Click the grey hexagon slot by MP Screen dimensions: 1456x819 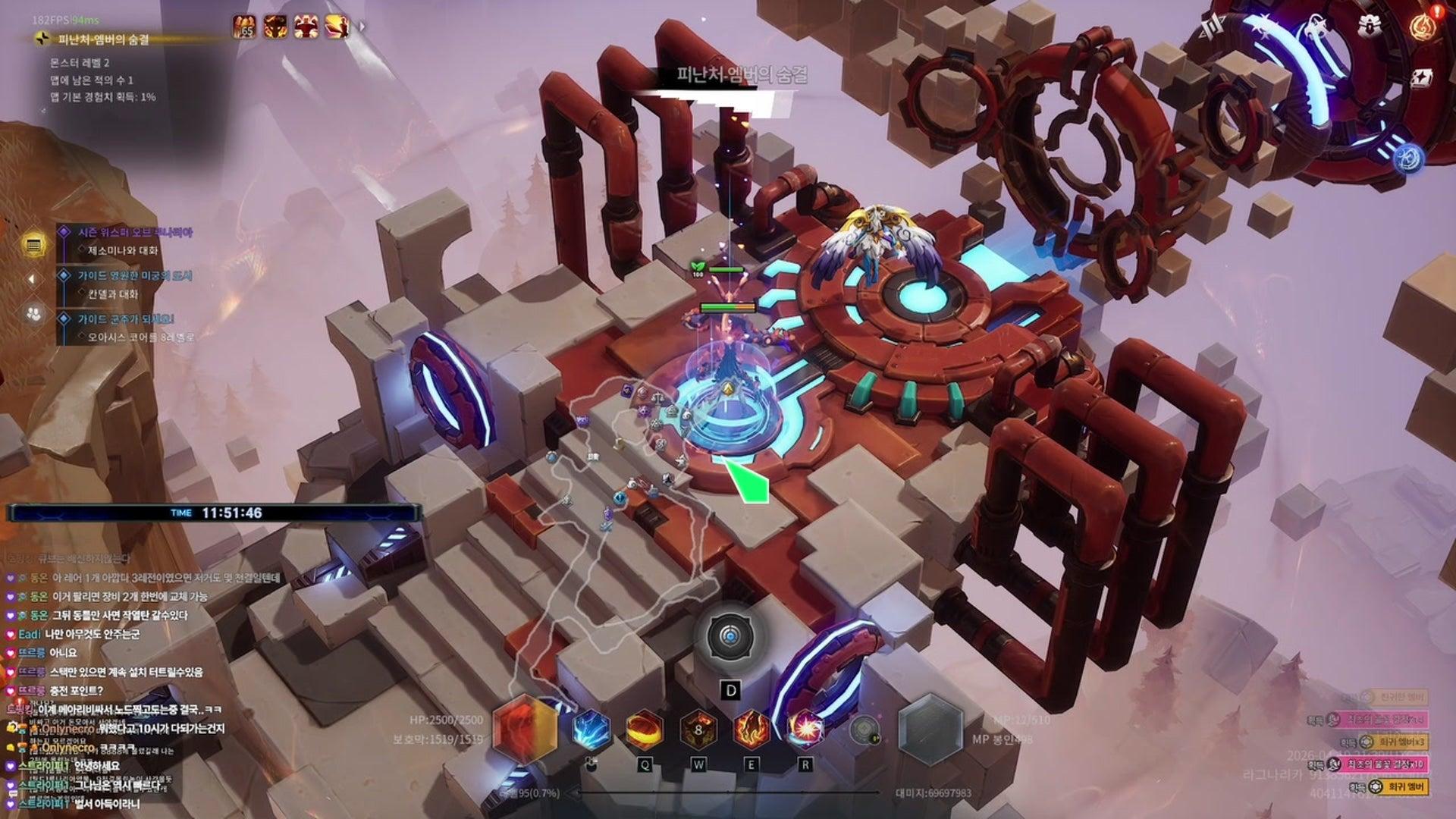click(x=930, y=730)
